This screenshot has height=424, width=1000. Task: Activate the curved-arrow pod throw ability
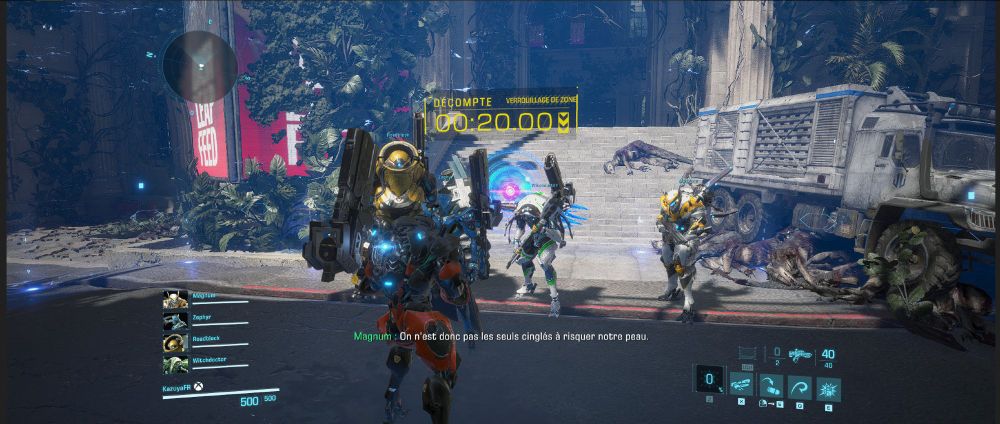tap(771, 387)
